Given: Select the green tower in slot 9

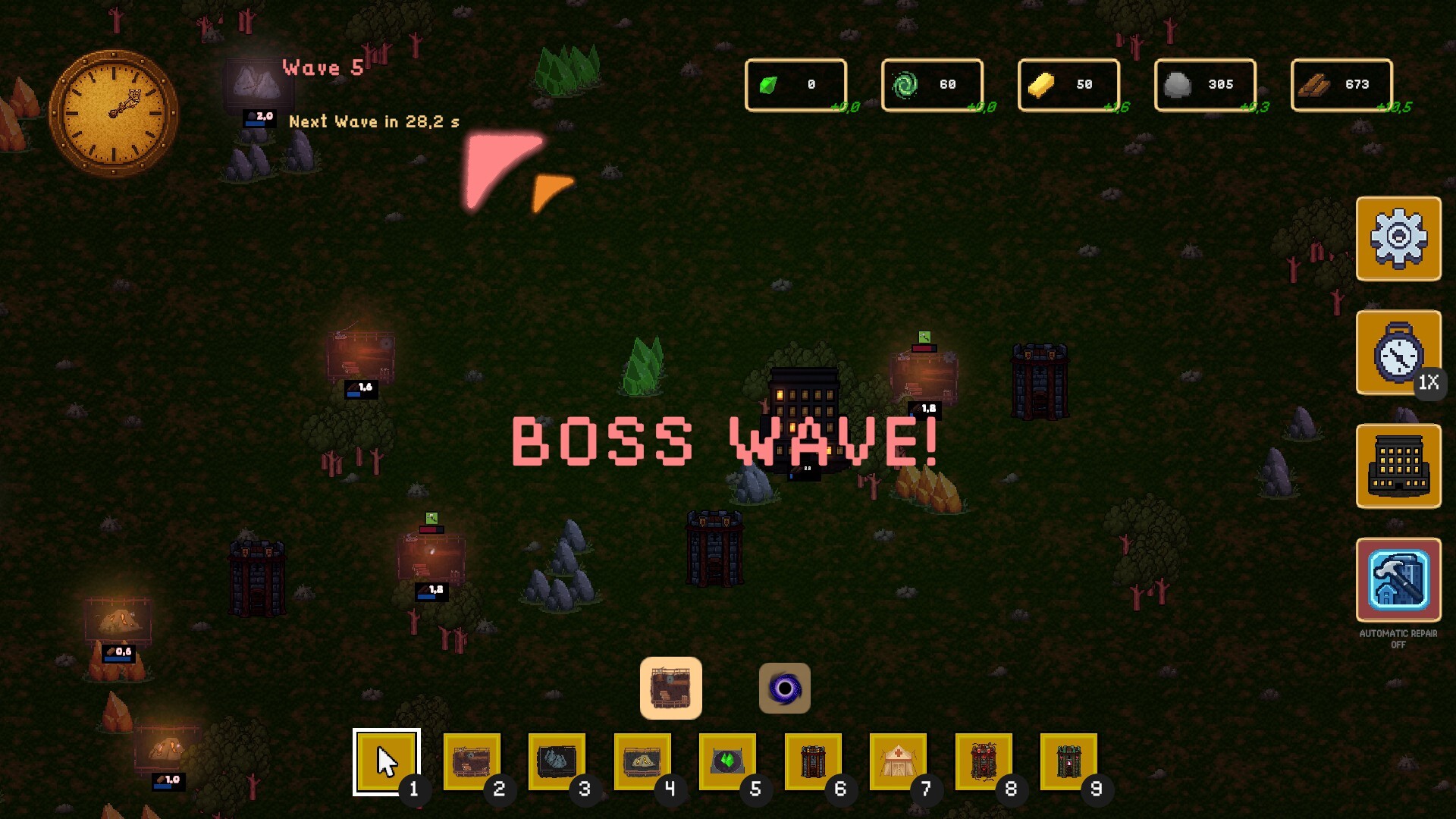Looking at the screenshot, I should click(x=1068, y=761).
